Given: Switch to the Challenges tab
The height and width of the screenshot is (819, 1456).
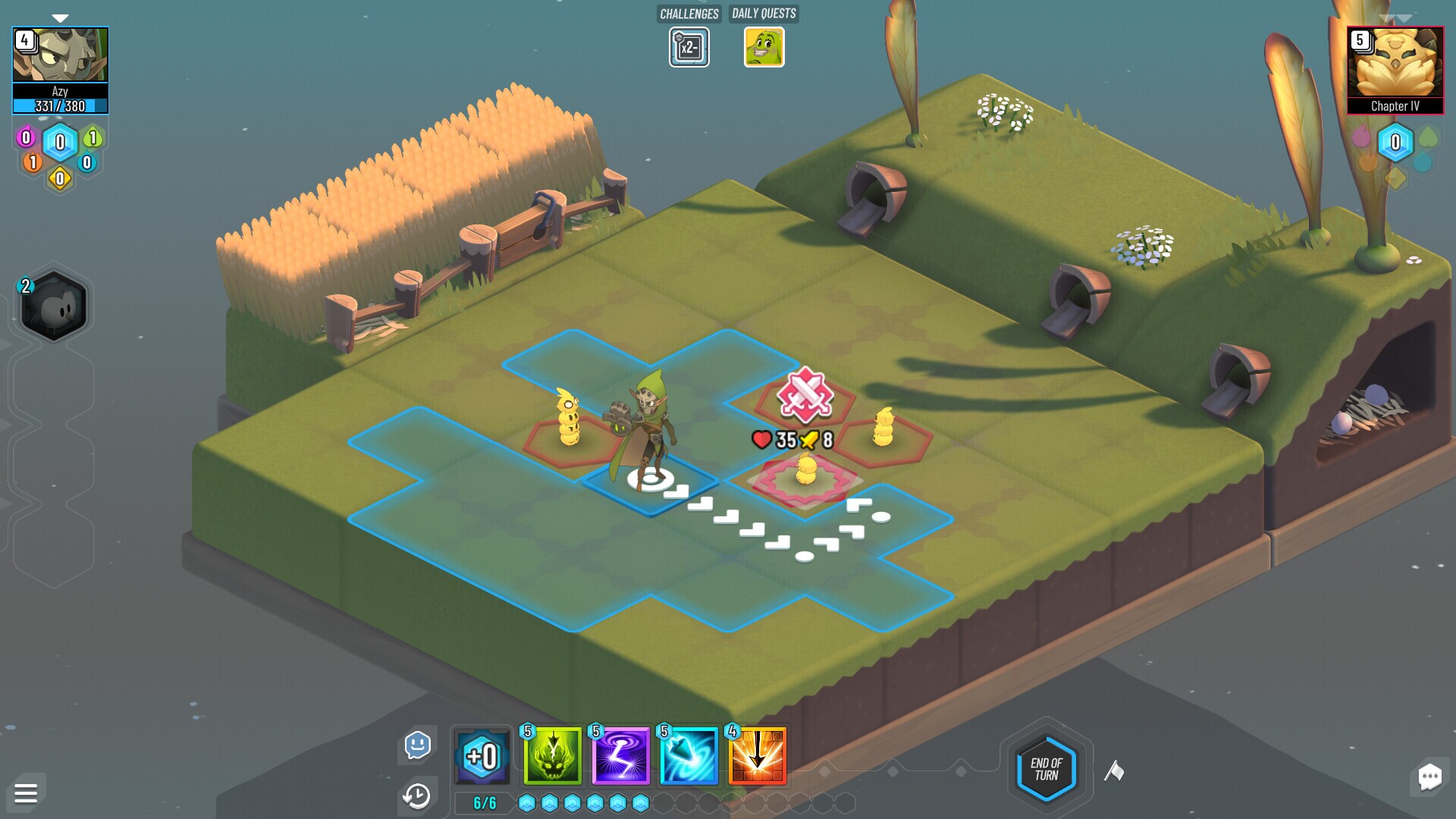Looking at the screenshot, I should (689, 14).
